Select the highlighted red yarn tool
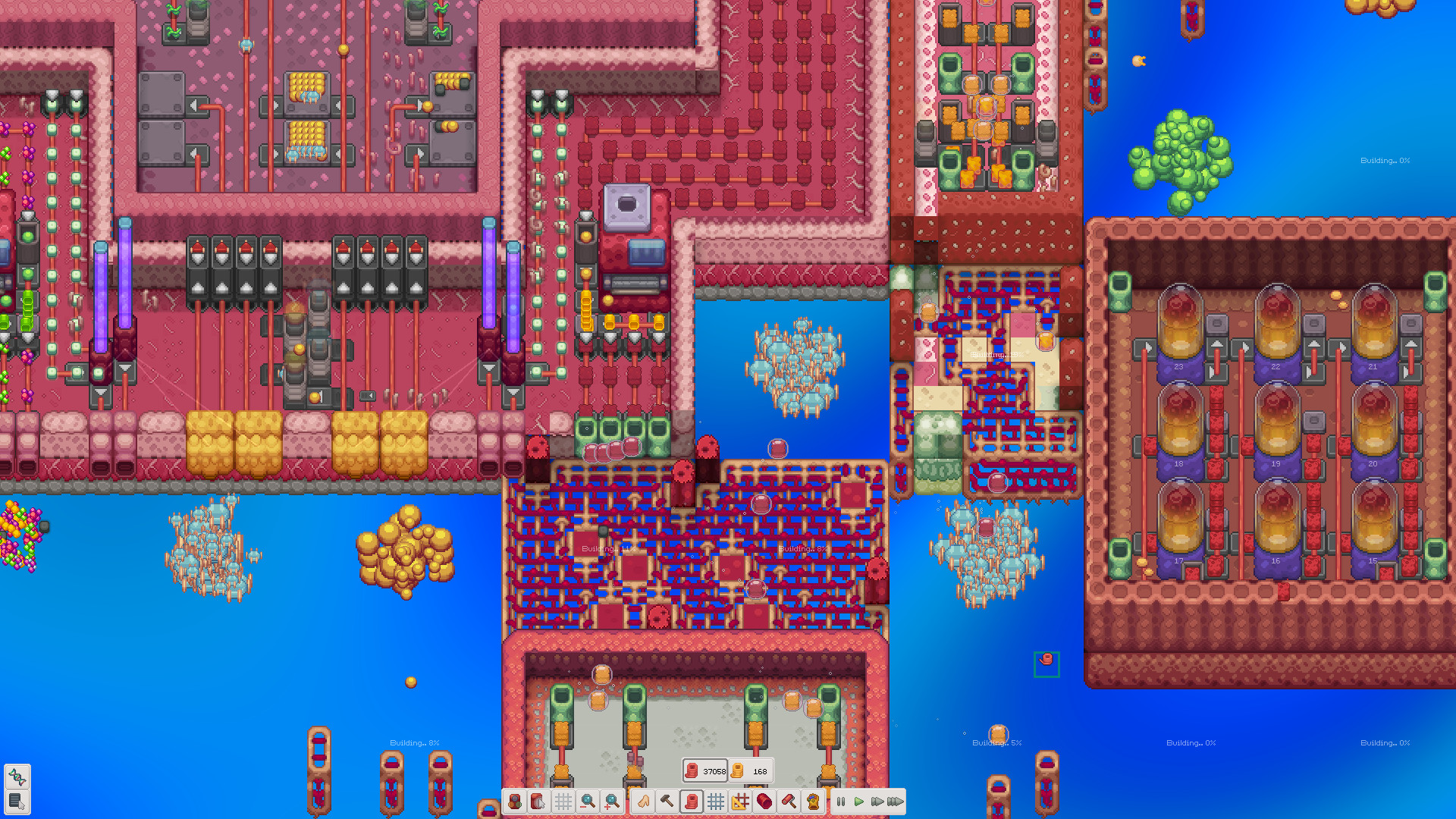Viewport: 1456px width, 819px height. (691, 802)
